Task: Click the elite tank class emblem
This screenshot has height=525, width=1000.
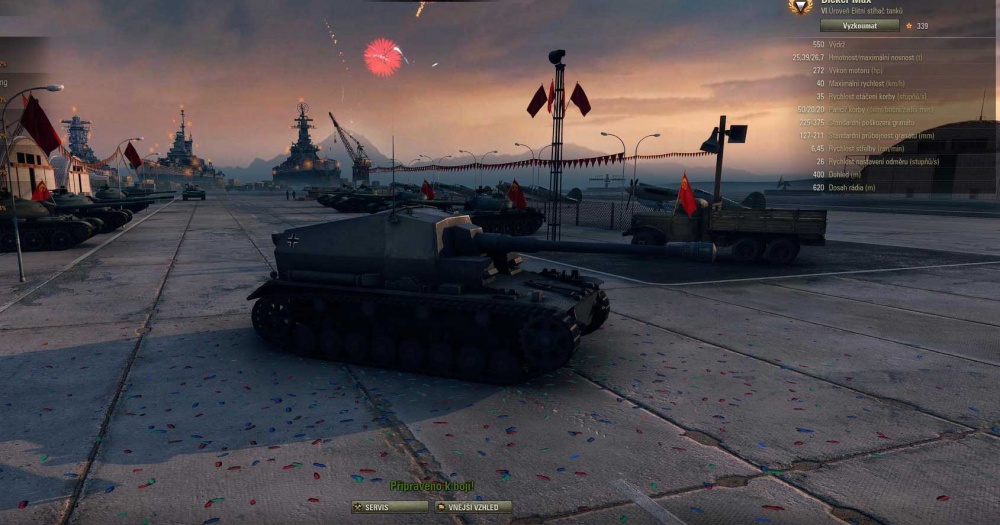Action: coord(800,6)
